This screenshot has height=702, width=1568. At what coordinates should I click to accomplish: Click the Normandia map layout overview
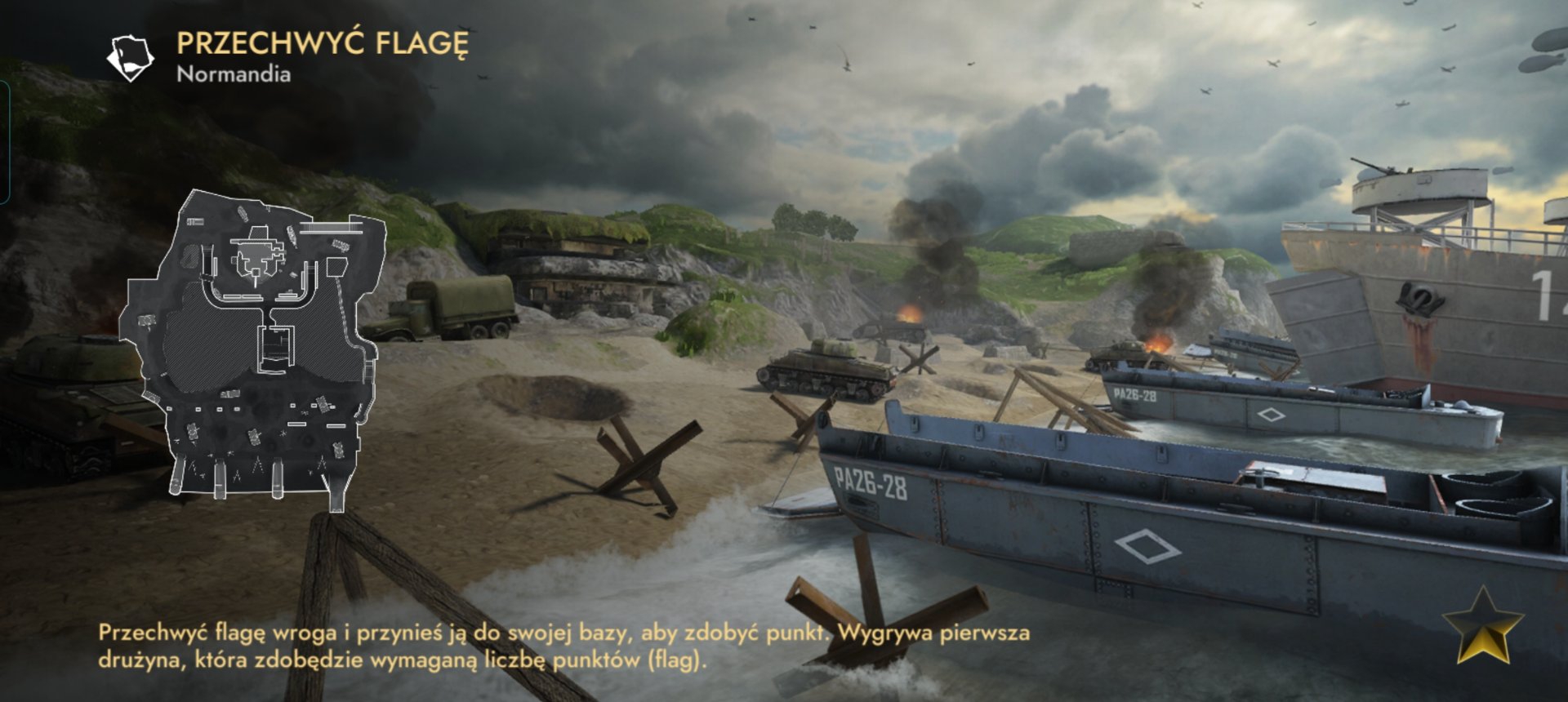[x=255, y=347]
